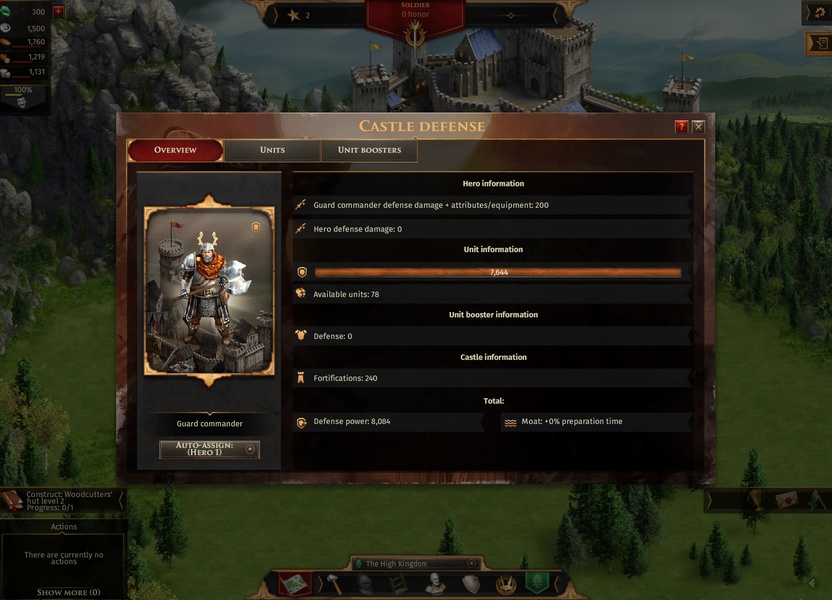832x600 pixels.
Task: Add gems with the red plus button
Action: click(58, 12)
